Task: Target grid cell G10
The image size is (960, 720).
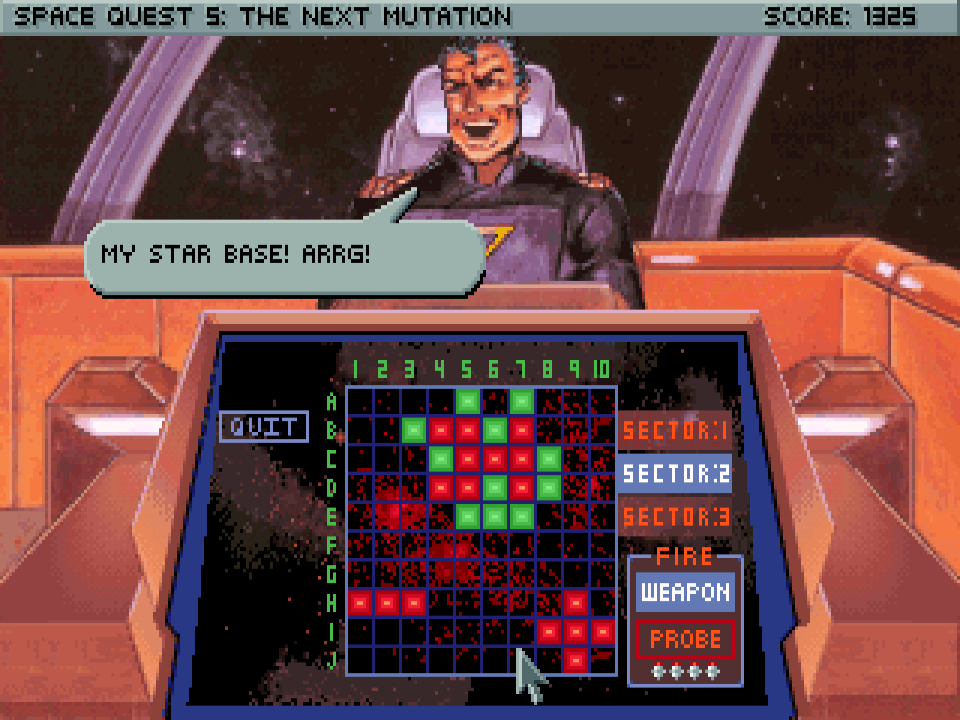Action: [603, 574]
